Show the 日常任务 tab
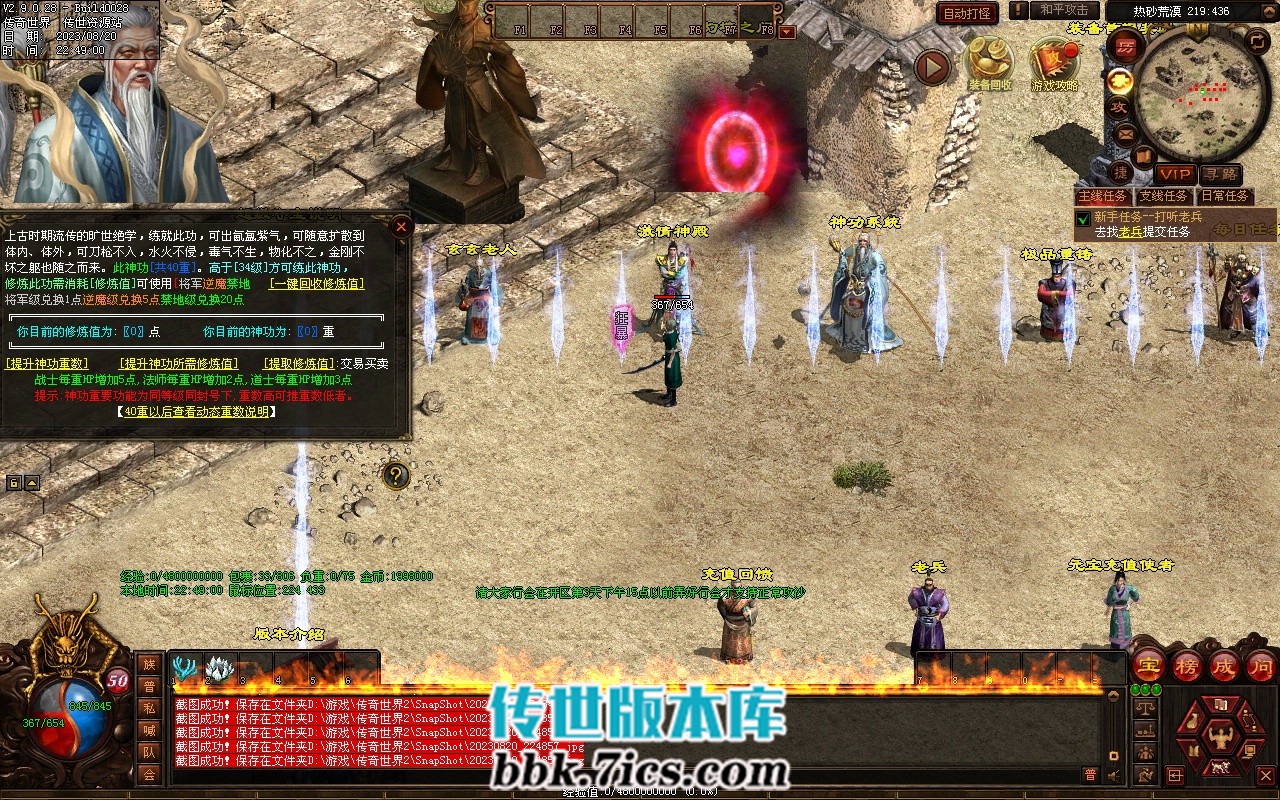 click(1224, 196)
